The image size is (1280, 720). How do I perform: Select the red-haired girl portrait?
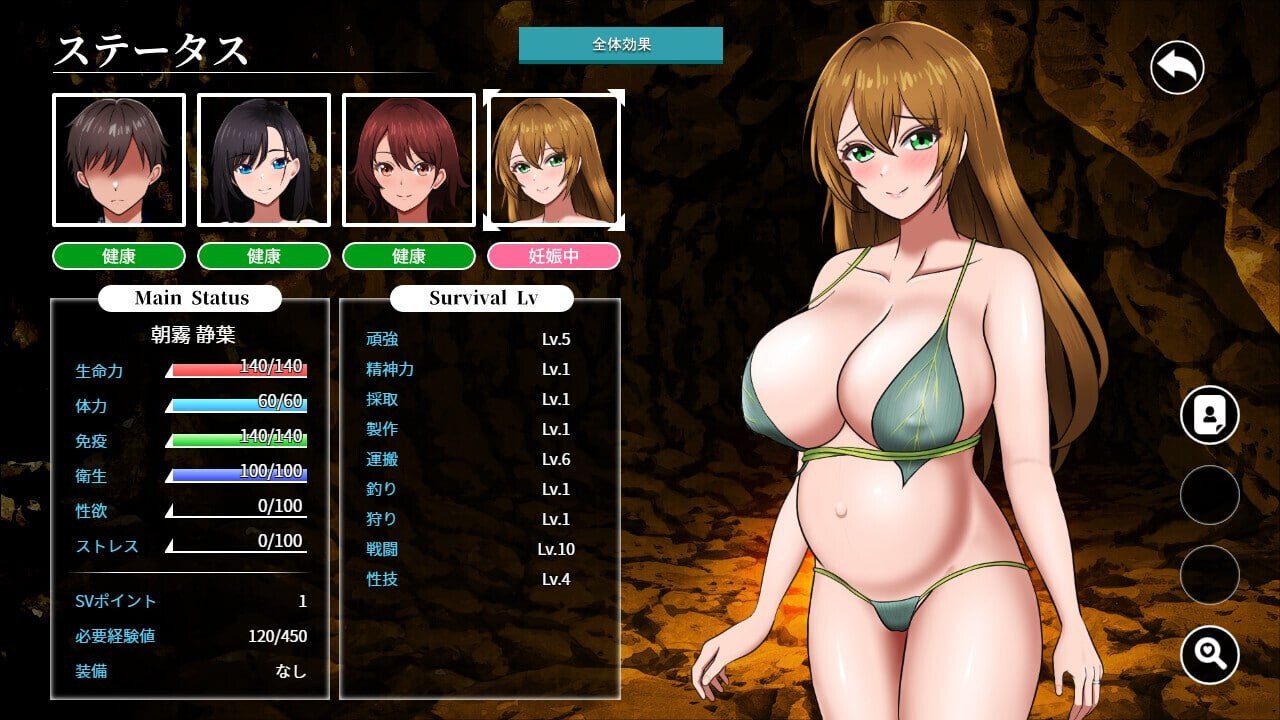(x=409, y=159)
